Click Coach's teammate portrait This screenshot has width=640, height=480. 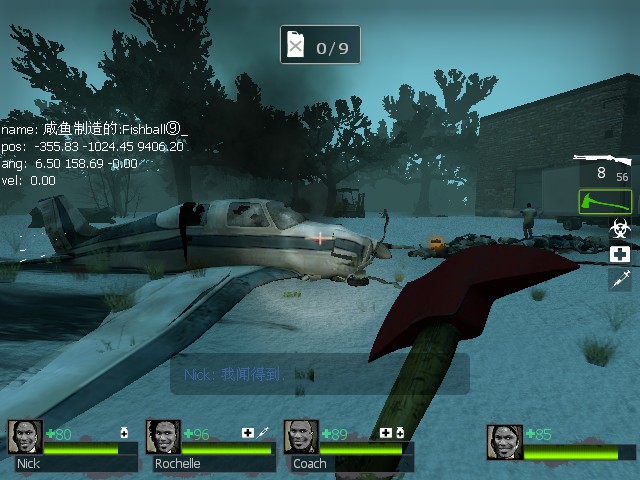point(301,437)
